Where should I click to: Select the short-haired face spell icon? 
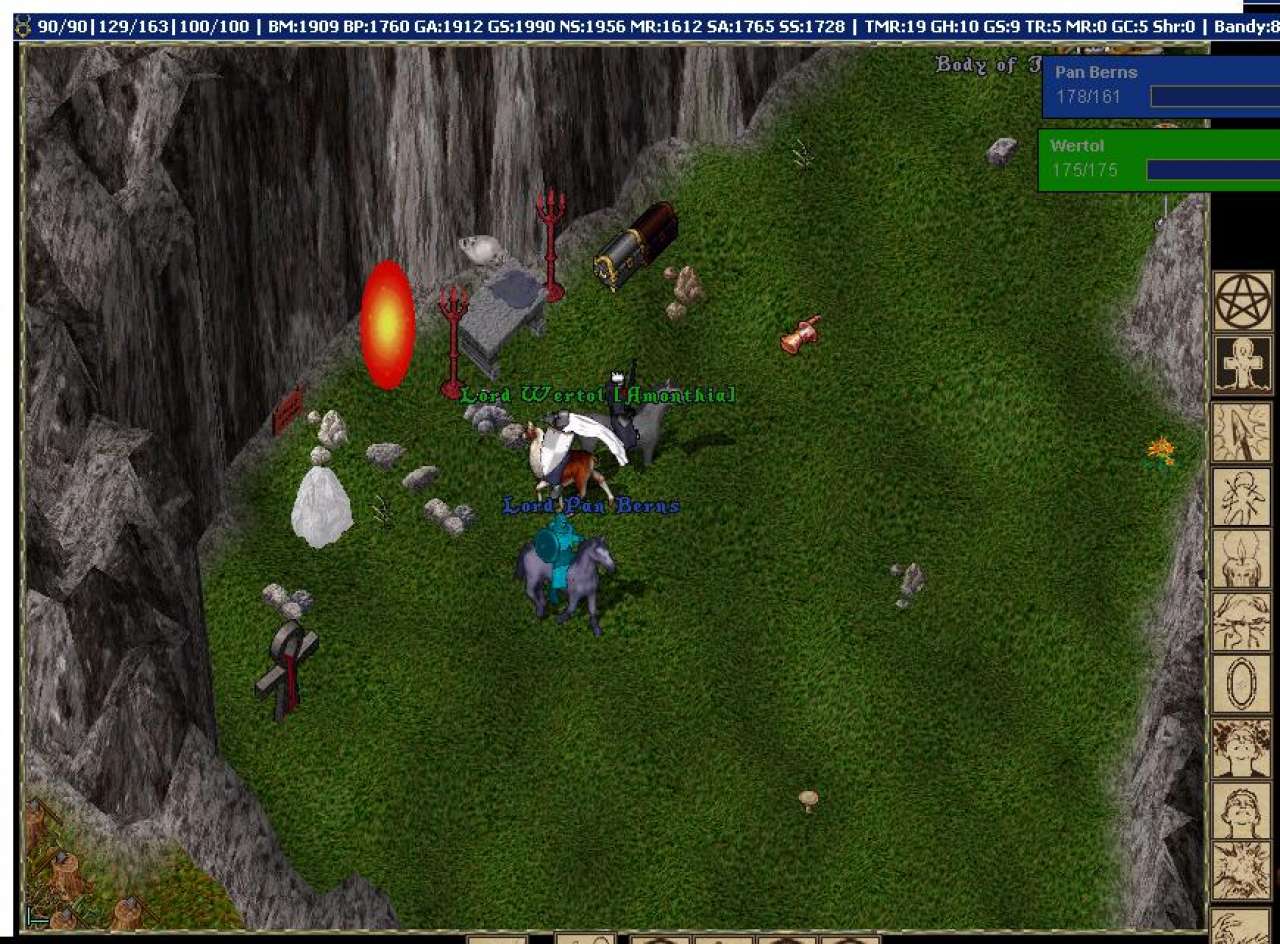1241,811
